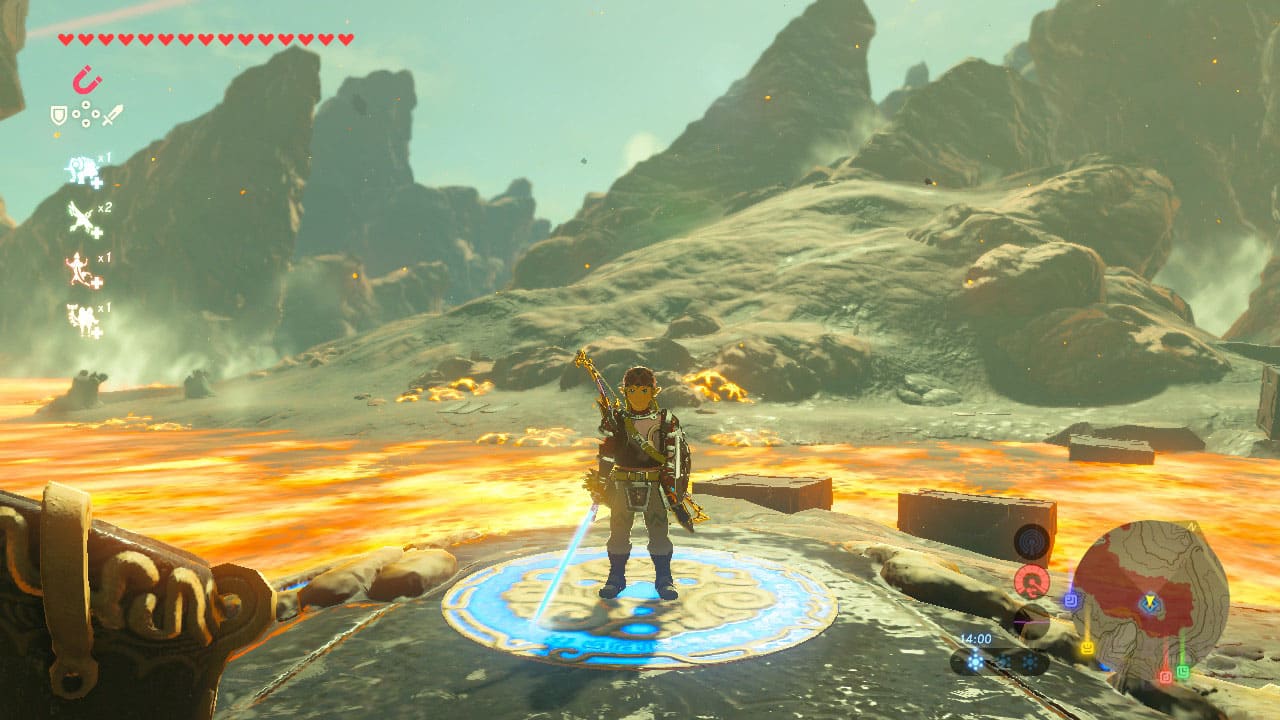Click the yellow shrine marker on the minimap
1280x720 pixels.
[1088, 647]
